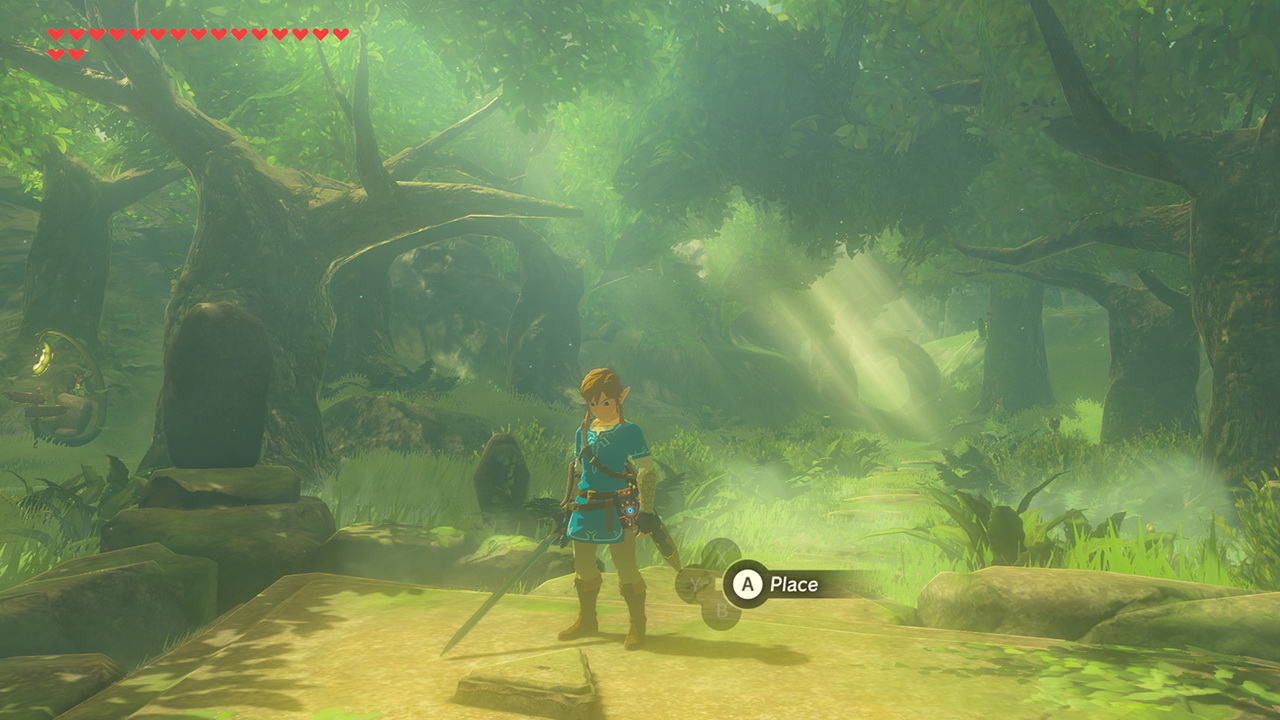Click the faded X button glyph
Image resolution: width=1280 pixels, height=720 pixels.
click(722, 555)
